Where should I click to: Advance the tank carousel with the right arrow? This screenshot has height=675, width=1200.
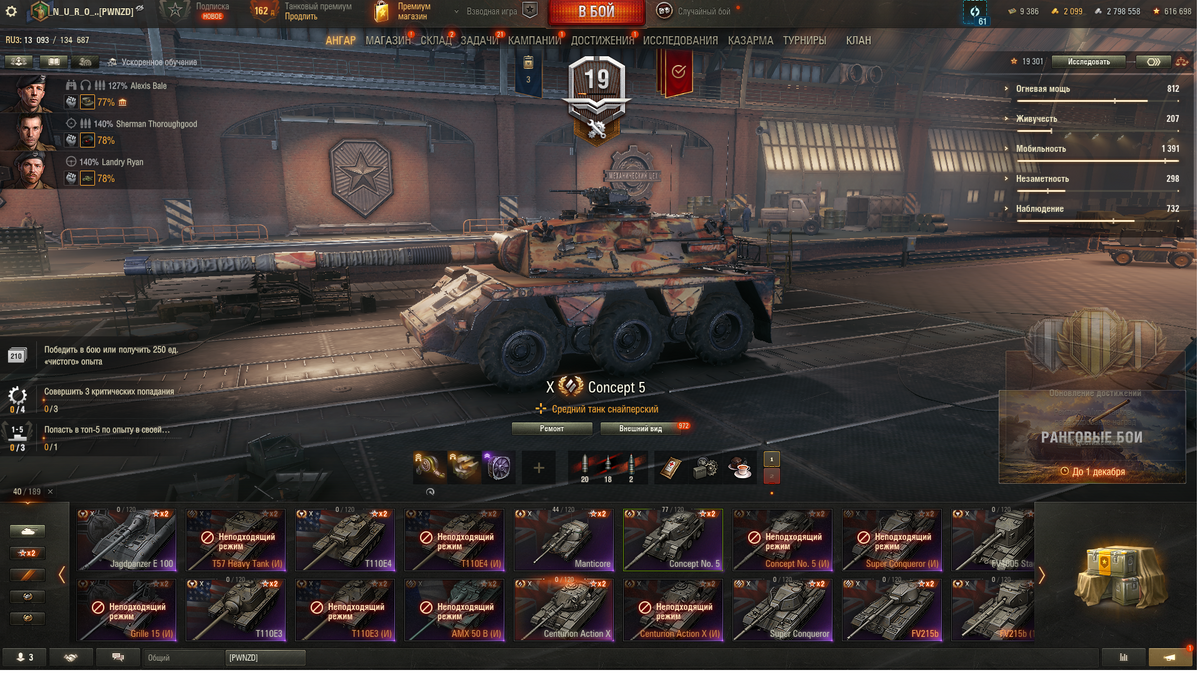[1041, 575]
